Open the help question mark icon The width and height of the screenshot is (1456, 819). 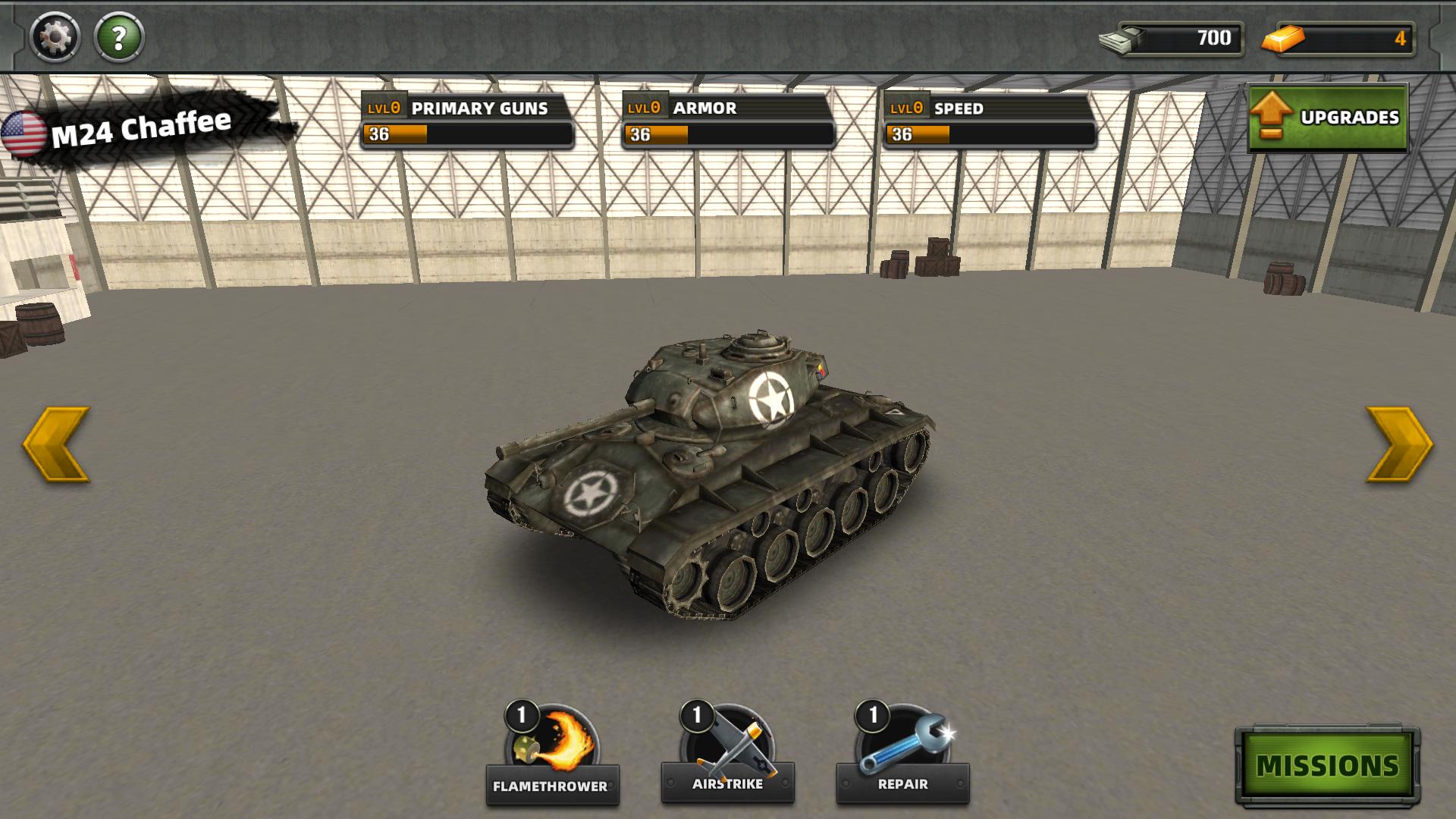[x=118, y=36]
